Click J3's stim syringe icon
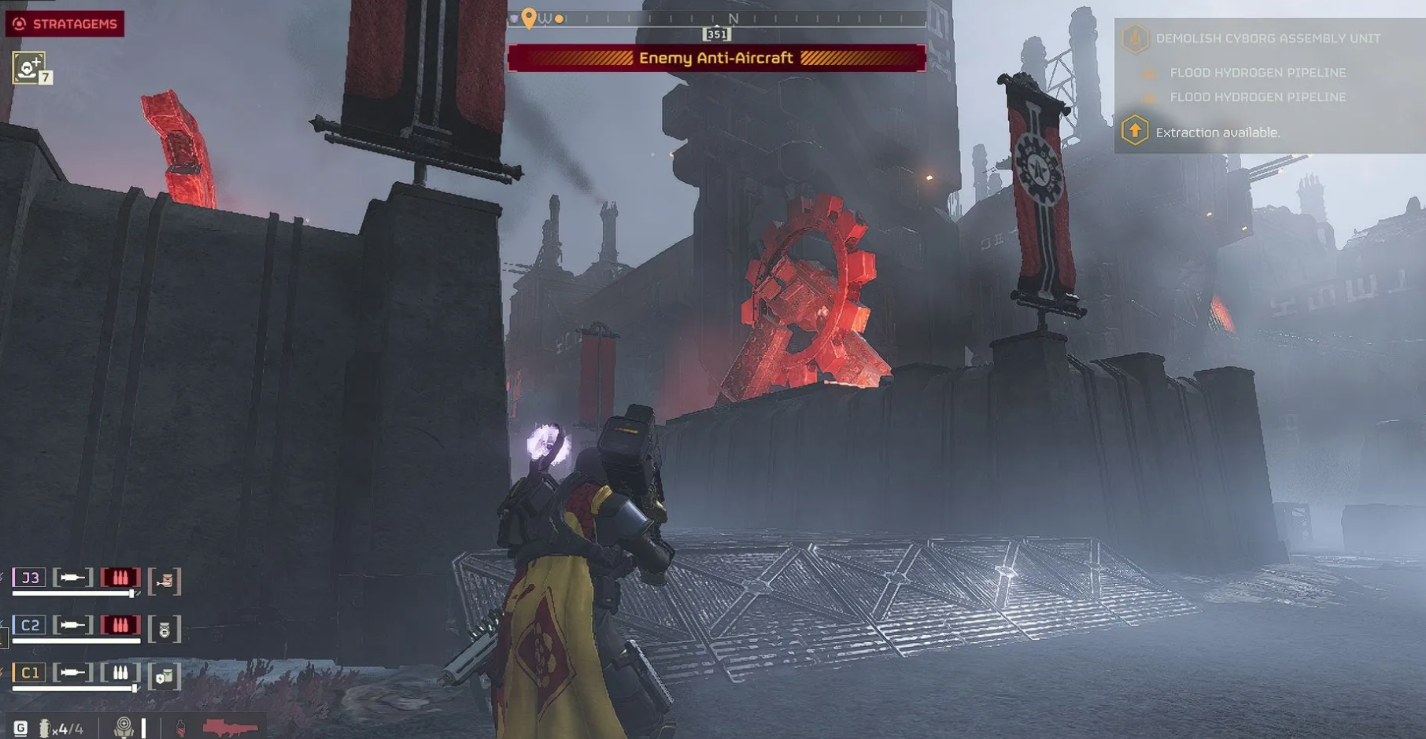The width and height of the screenshot is (1426, 739). click(72, 577)
